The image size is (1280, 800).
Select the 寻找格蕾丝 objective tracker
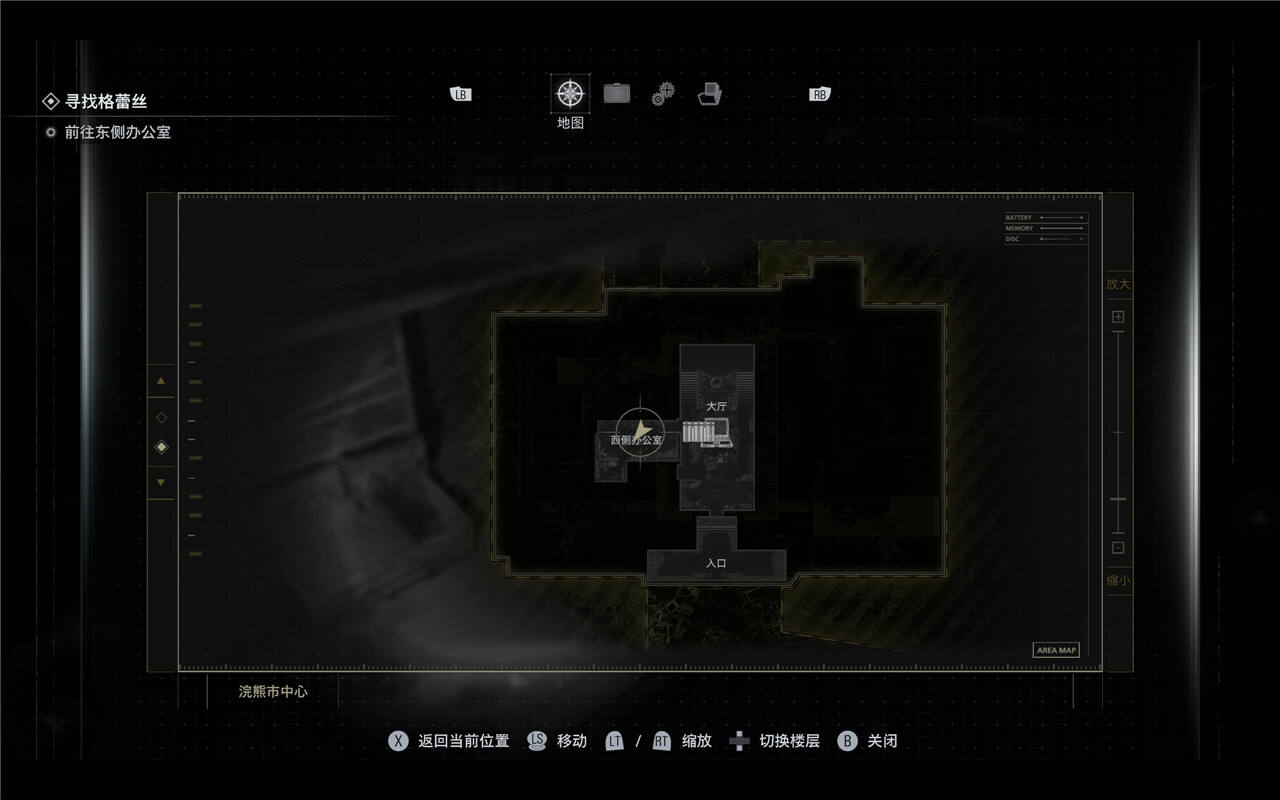point(105,101)
